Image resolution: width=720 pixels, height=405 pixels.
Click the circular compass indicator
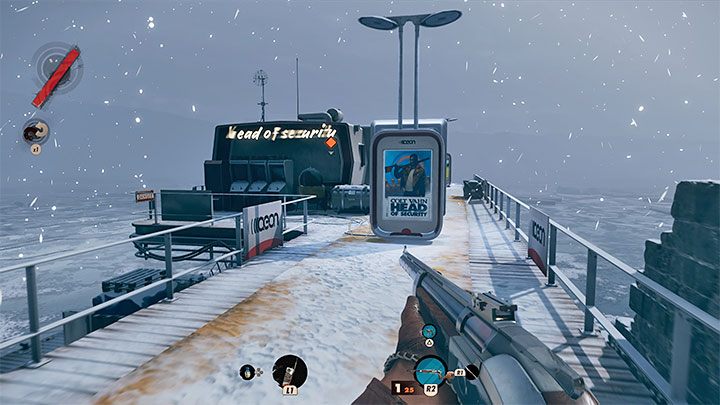[x=54, y=66]
